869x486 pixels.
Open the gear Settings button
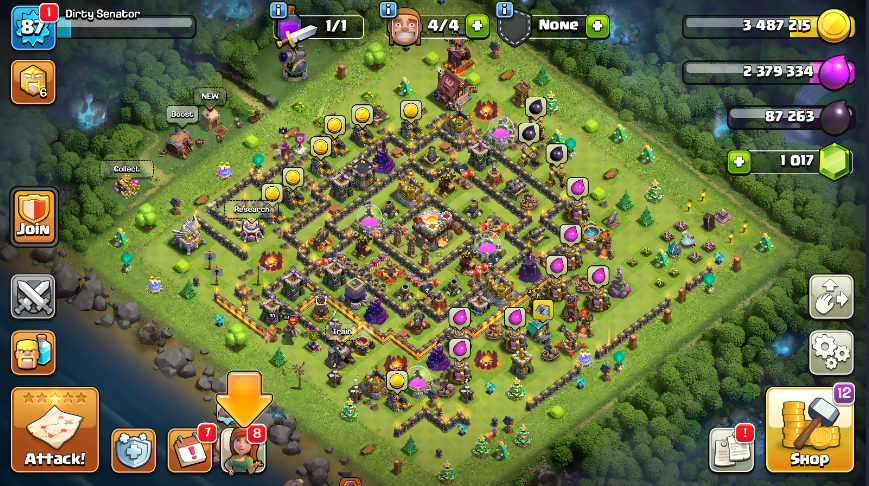pyautogui.click(x=831, y=351)
